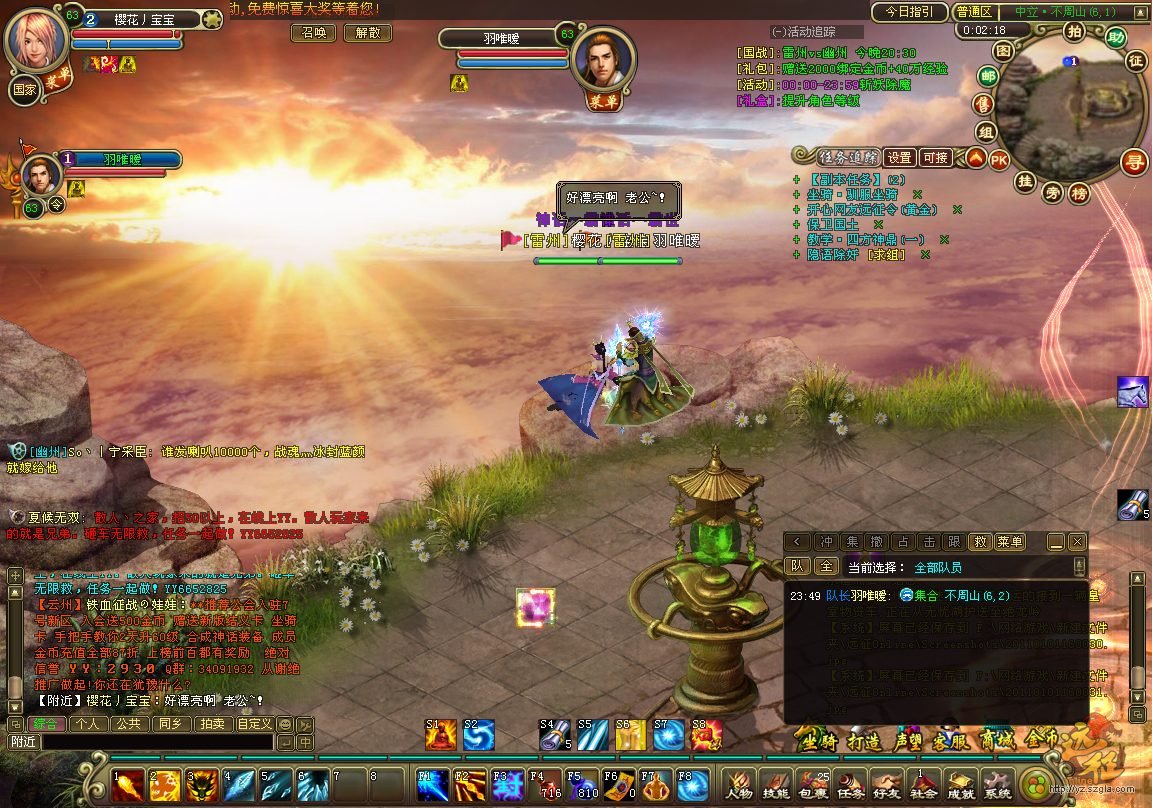Image resolution: width=1152 pixels, height=808 pixels.
Task: Toggle the PK mode button
Action: pos(999,159)
